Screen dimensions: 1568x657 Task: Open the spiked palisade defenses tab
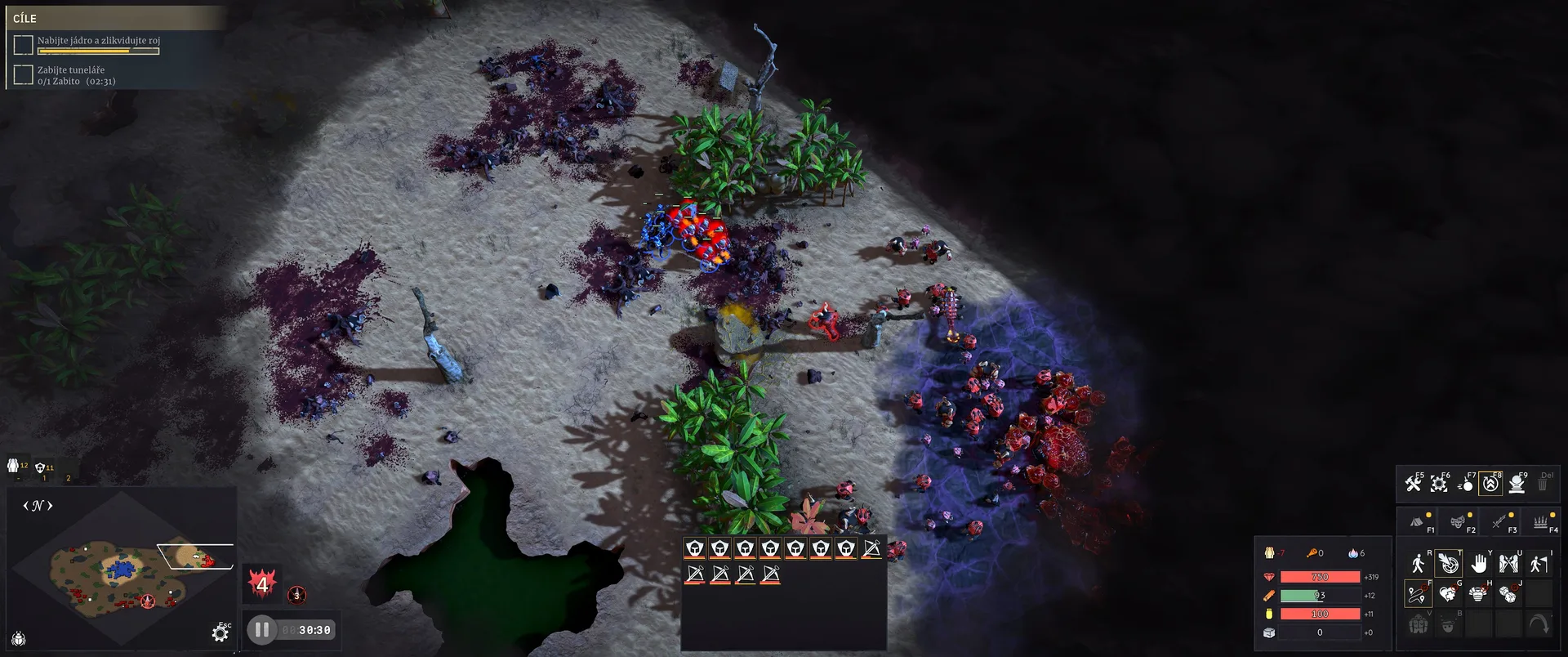[1540, 522]
